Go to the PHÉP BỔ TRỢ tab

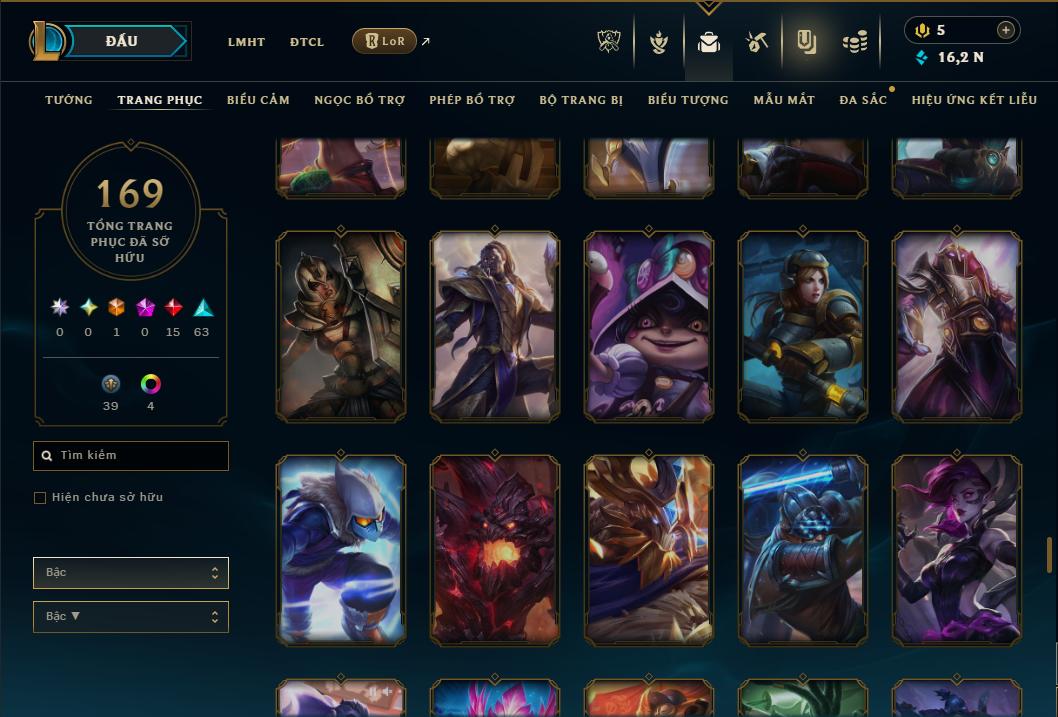(472, 100)
